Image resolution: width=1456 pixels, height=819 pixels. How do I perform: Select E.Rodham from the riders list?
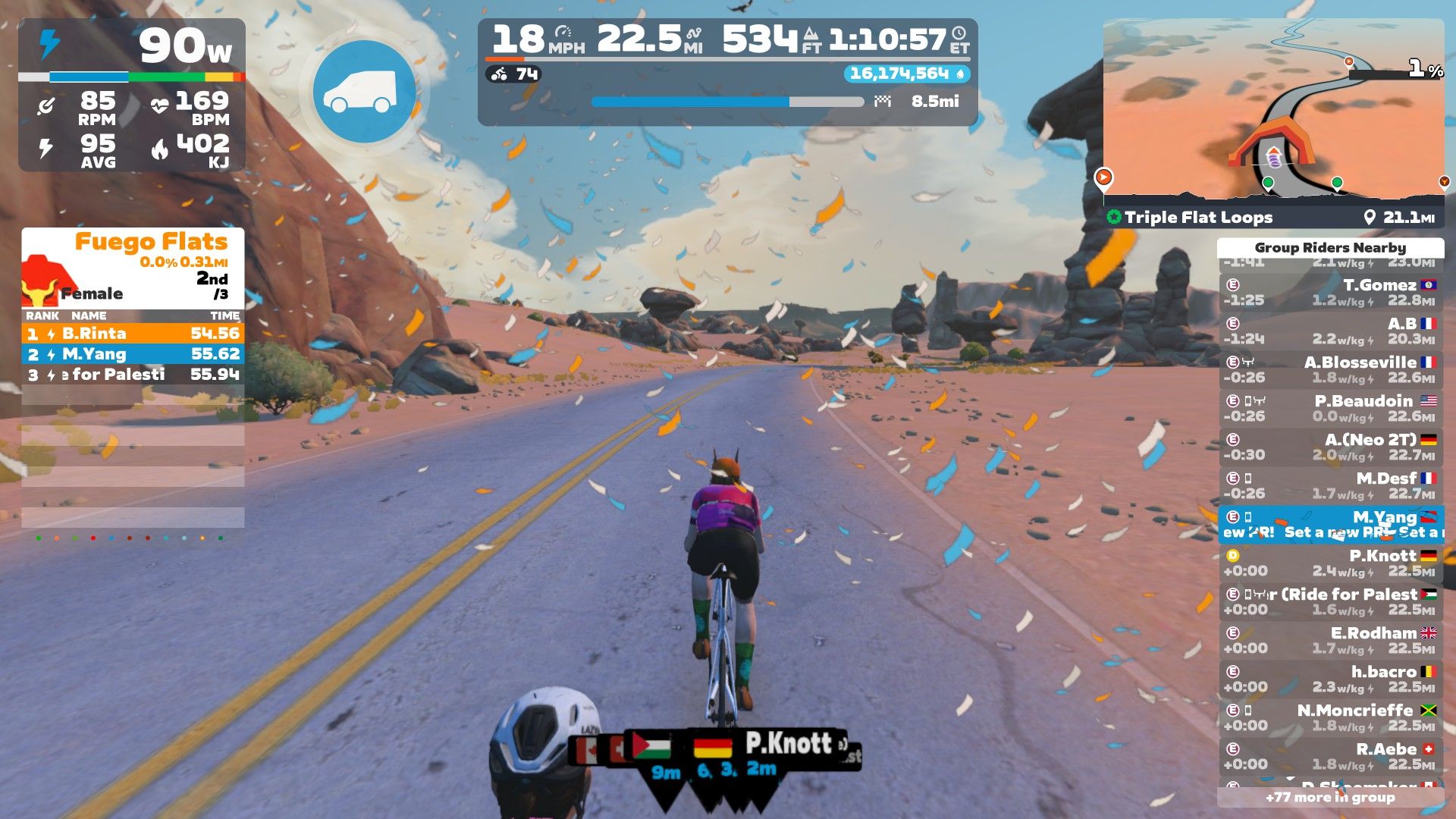pyautogui.click(x=1330, y=641)
